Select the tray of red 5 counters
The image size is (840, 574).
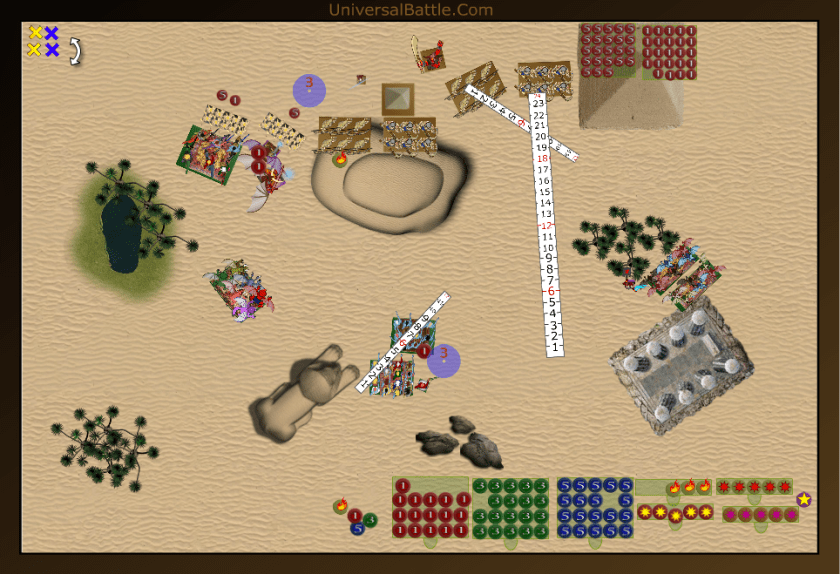click(x=608, y=50)
